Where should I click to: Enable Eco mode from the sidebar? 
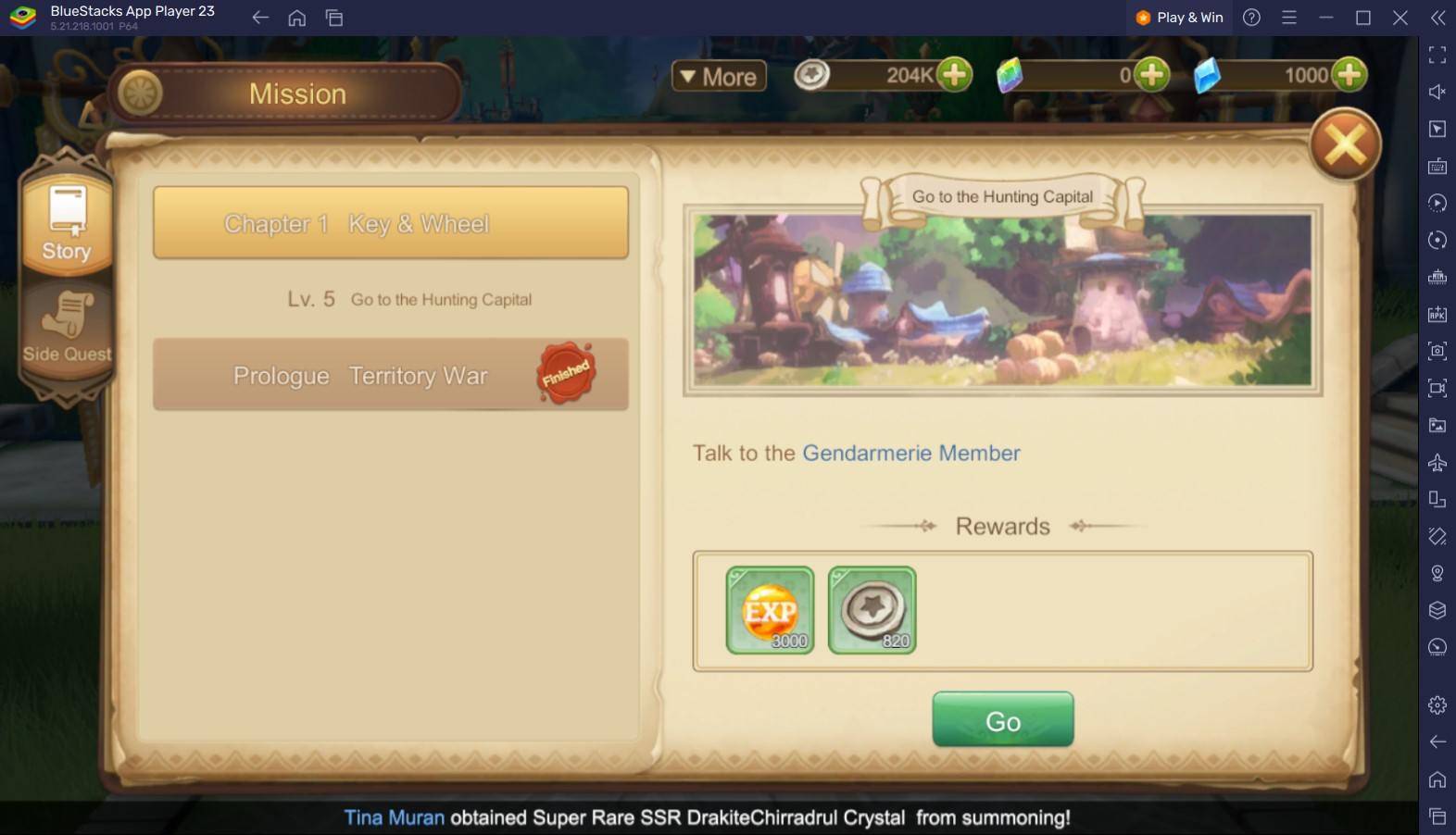1437,648
